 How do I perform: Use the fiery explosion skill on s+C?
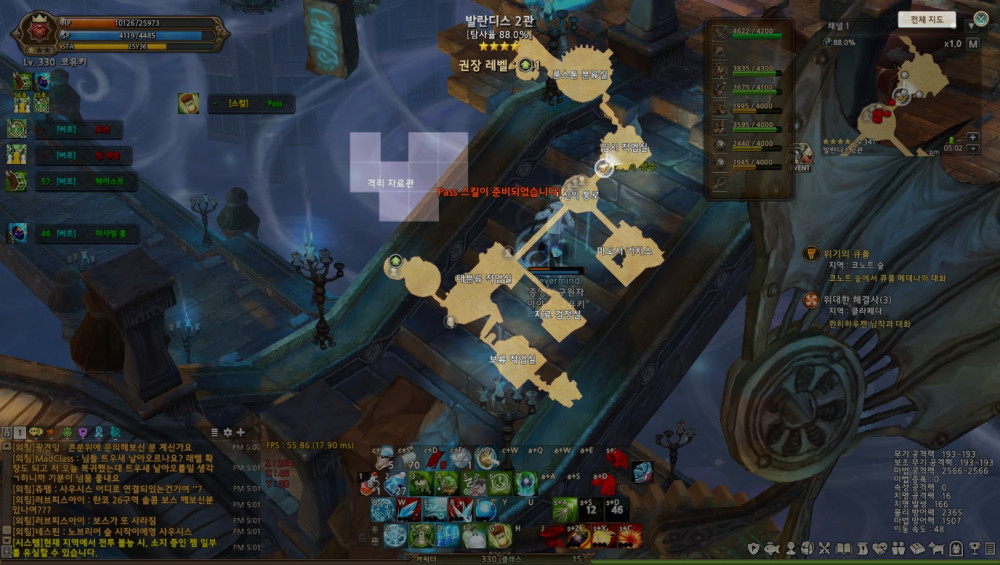(x=630, y=536)
